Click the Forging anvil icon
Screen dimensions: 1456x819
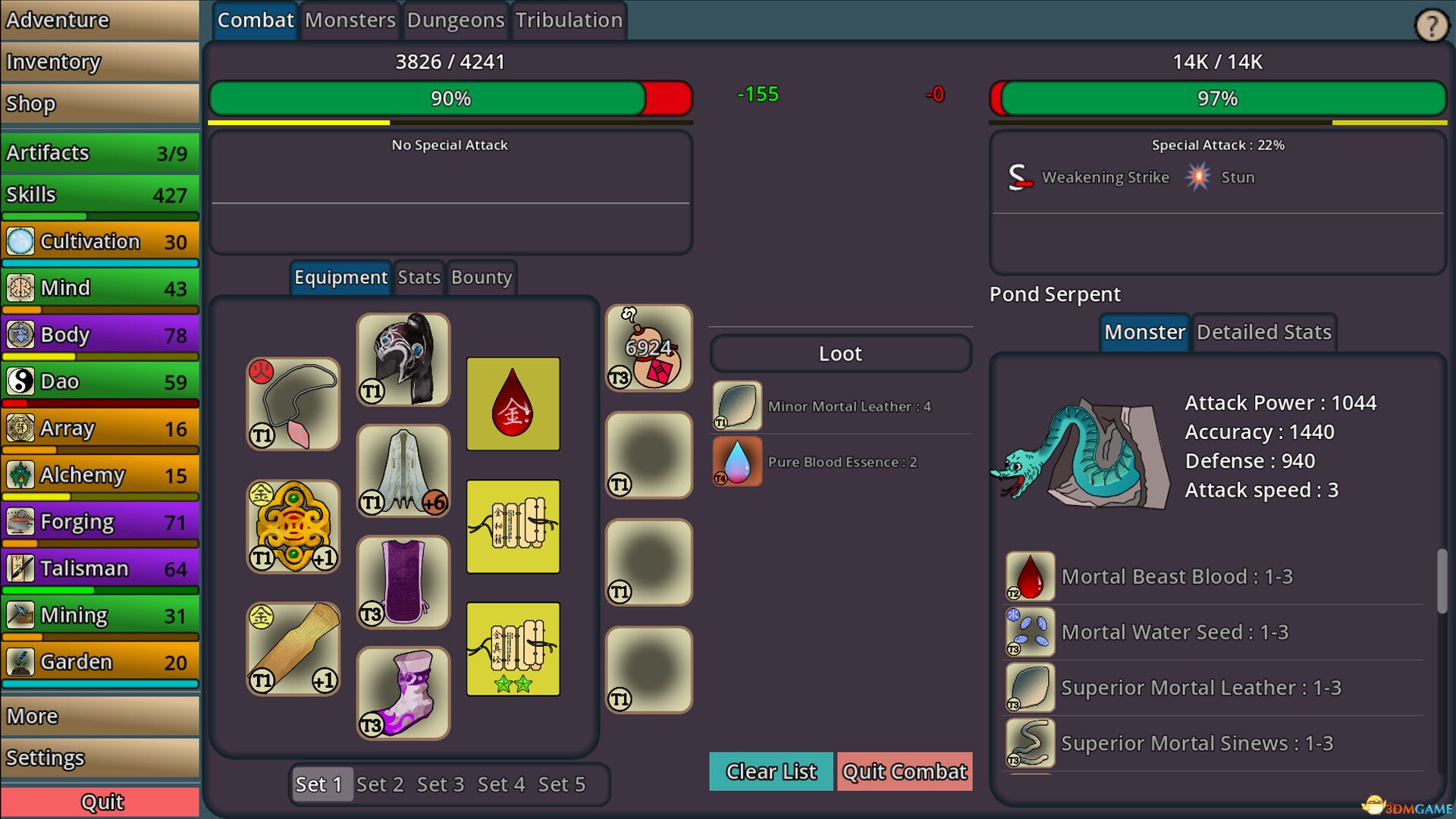(x=20, y=522)
